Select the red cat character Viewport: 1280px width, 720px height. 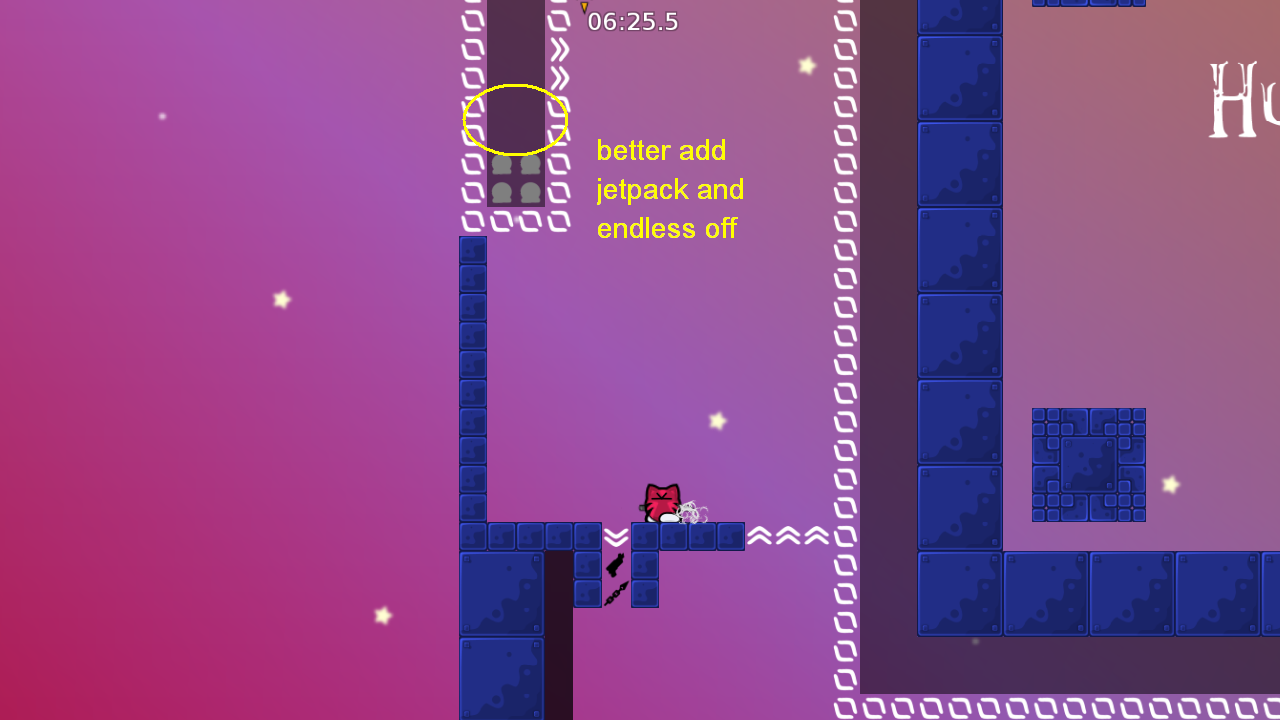pyautogui.click(x=660, y=500)
